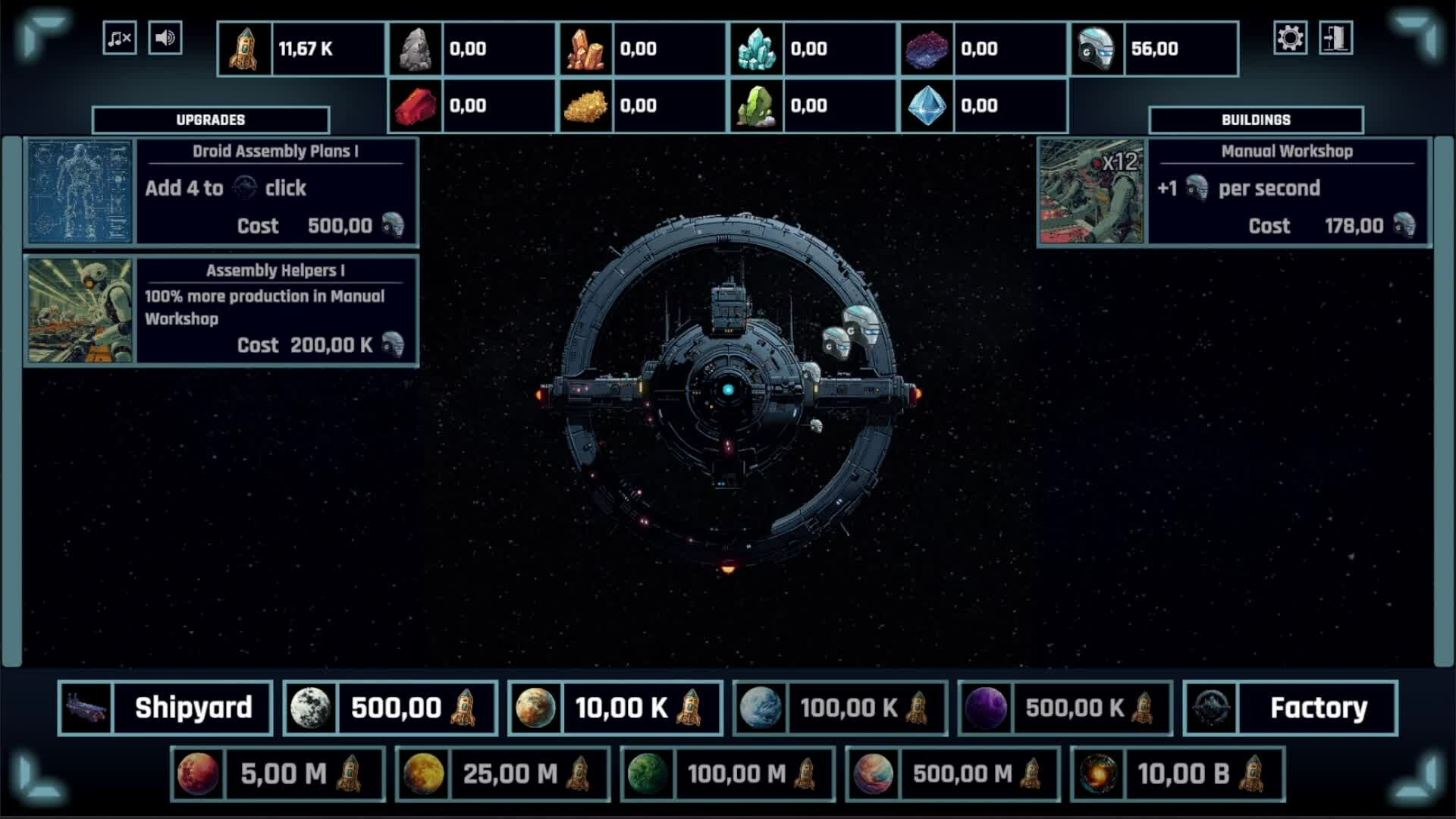Viewport: 1456px width, 819px height.
Task: Toggle the music mute button
Action: coord(120,38)
